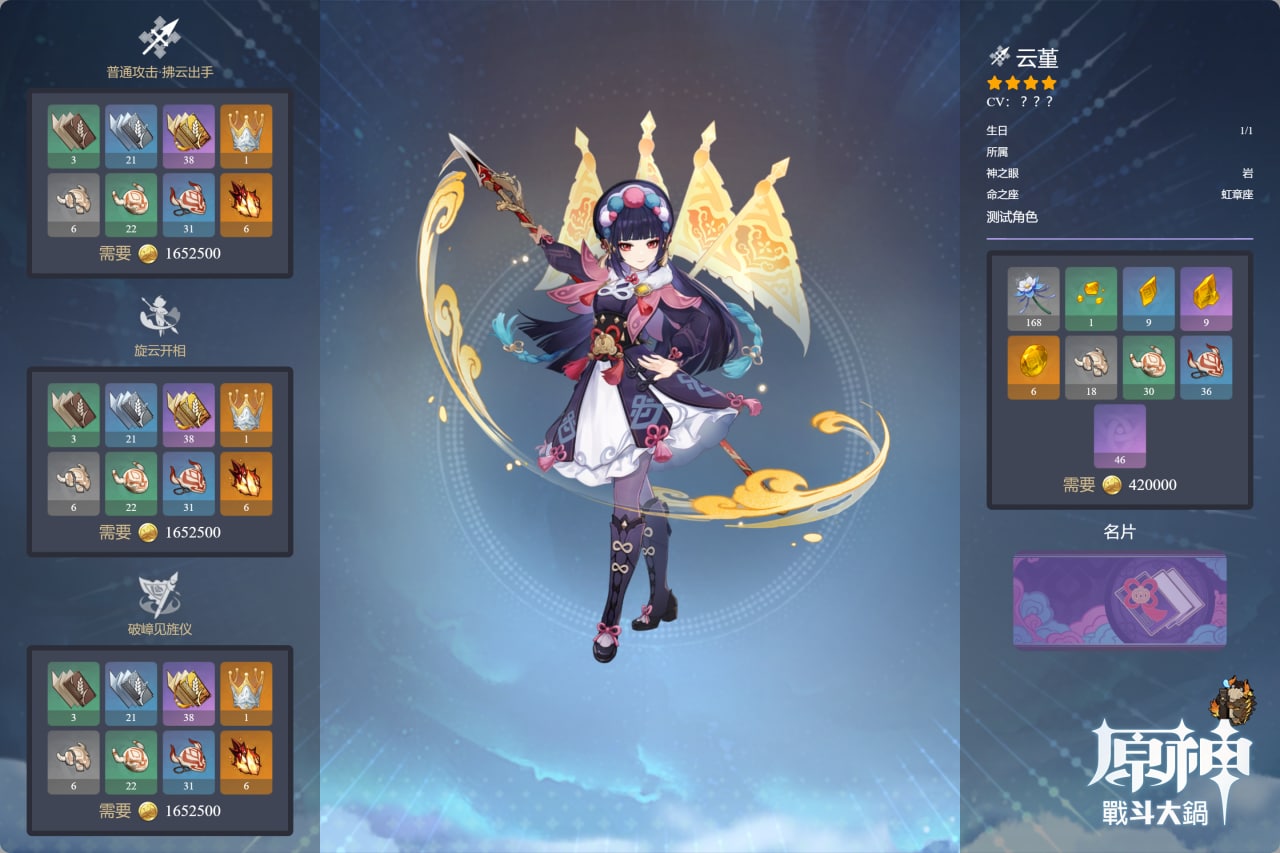1280x853 pixels.
Task: Select the green talent book under 拂云出手
Action: pyautogui.click(x=74, y=136)
